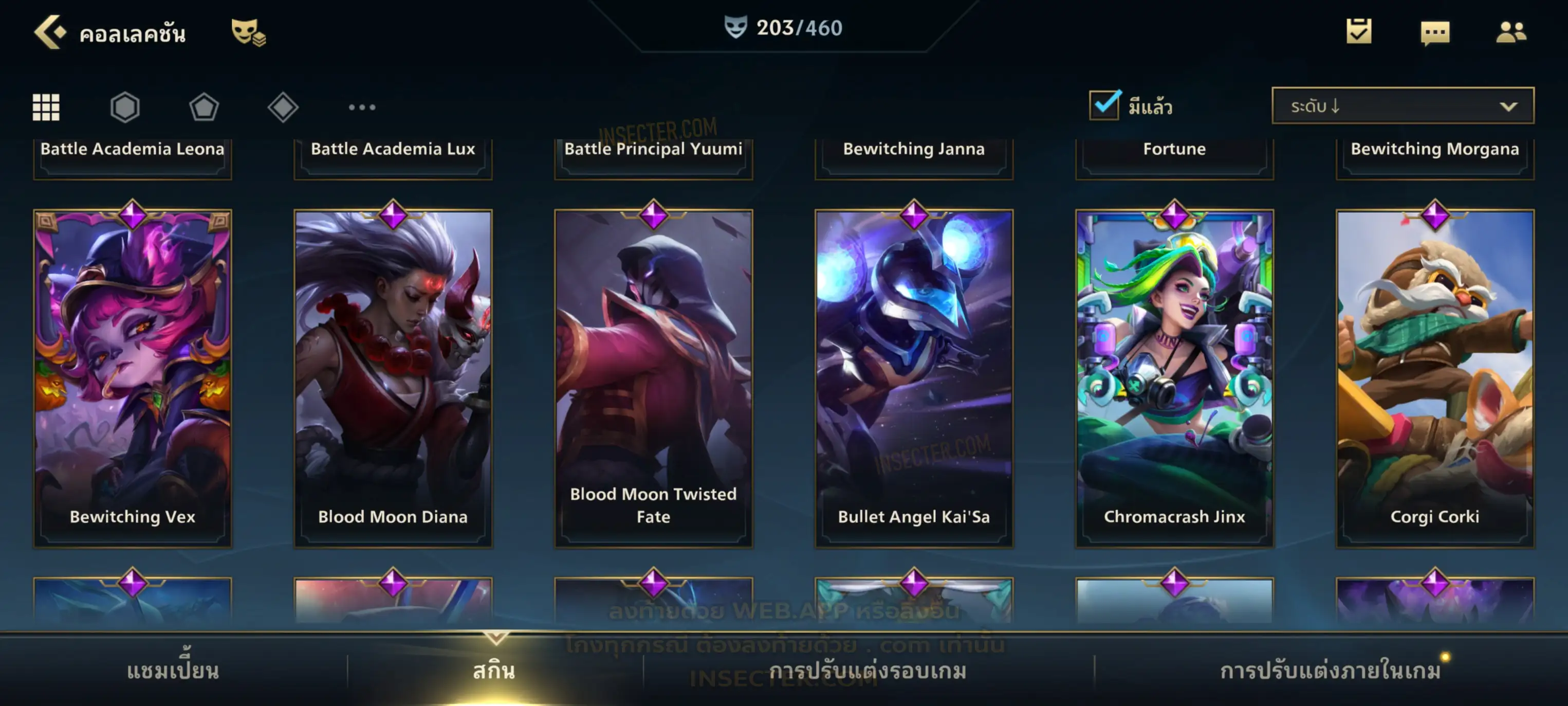Toggle the owned skins checkbox

click(x=1103, y=105)
